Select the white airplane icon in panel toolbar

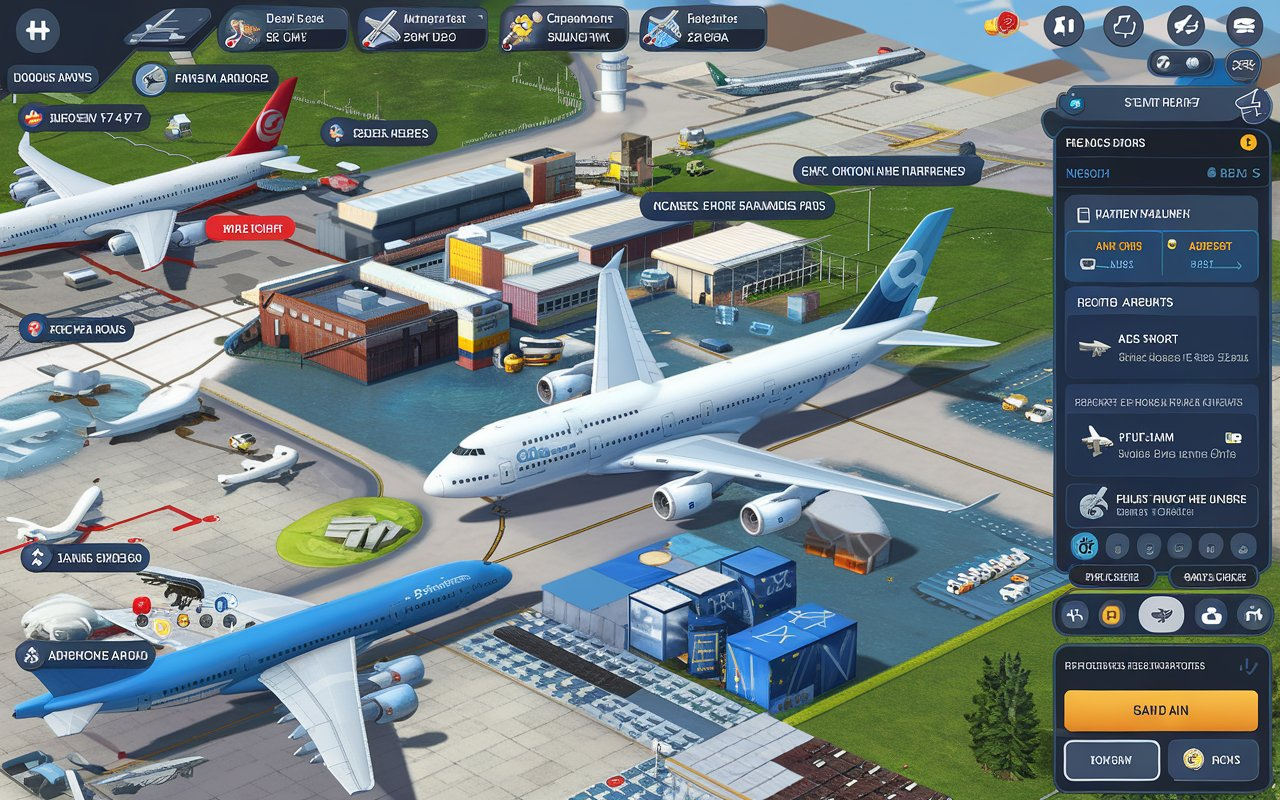click(x=1160, y=615)
